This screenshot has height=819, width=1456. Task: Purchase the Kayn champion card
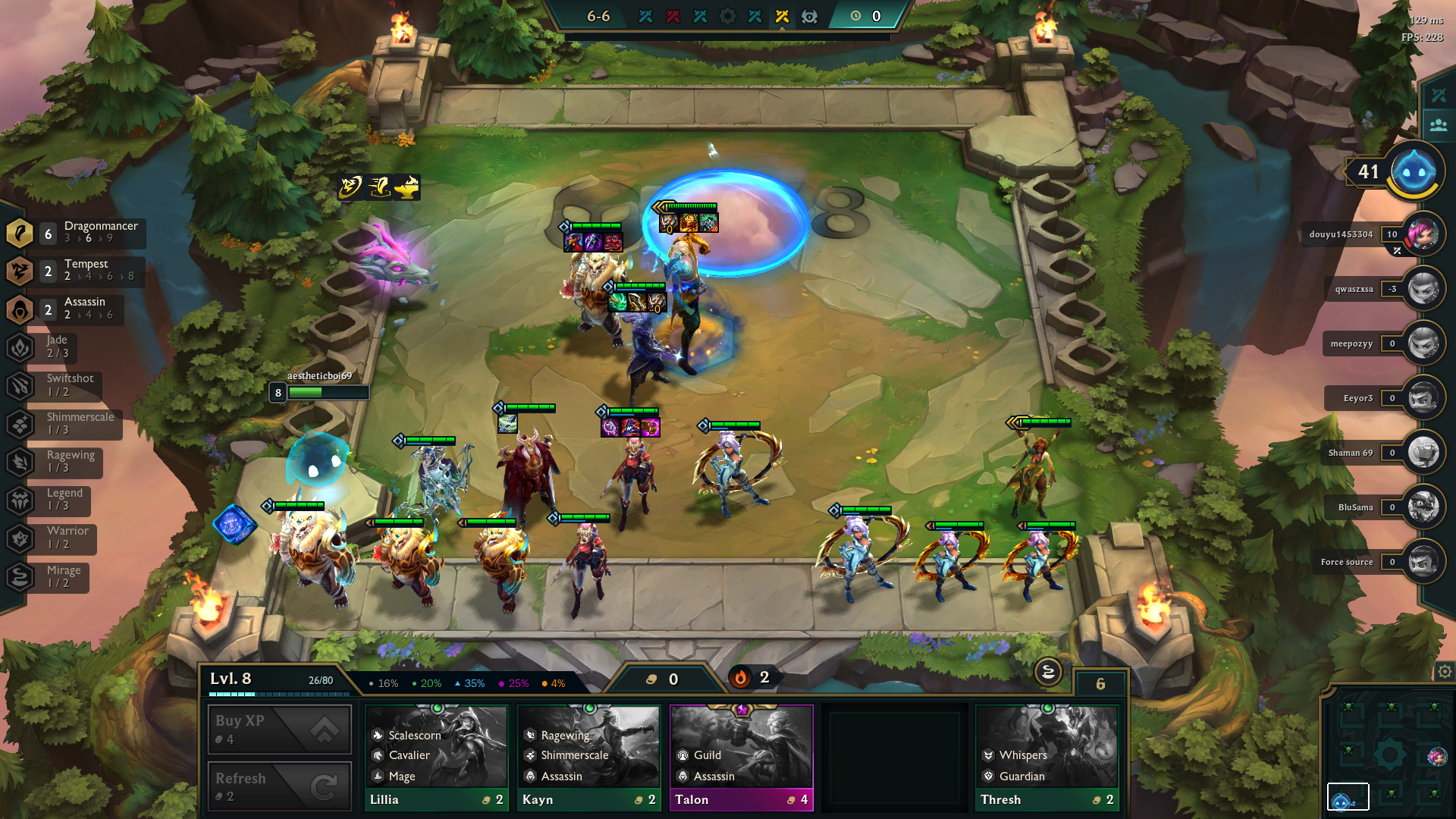pos(588,758)
